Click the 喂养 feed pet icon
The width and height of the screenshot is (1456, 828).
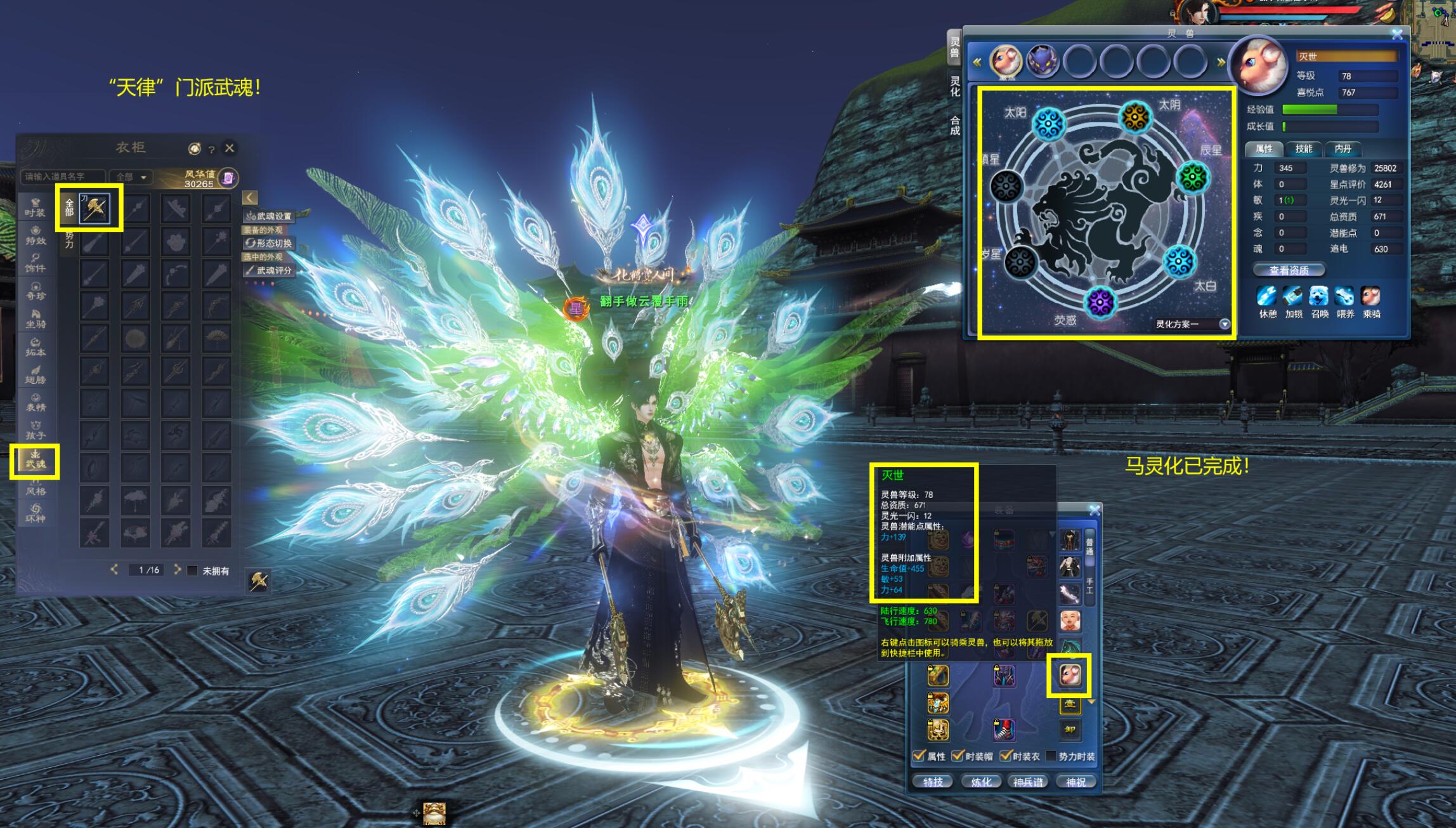coord(1344,296)
